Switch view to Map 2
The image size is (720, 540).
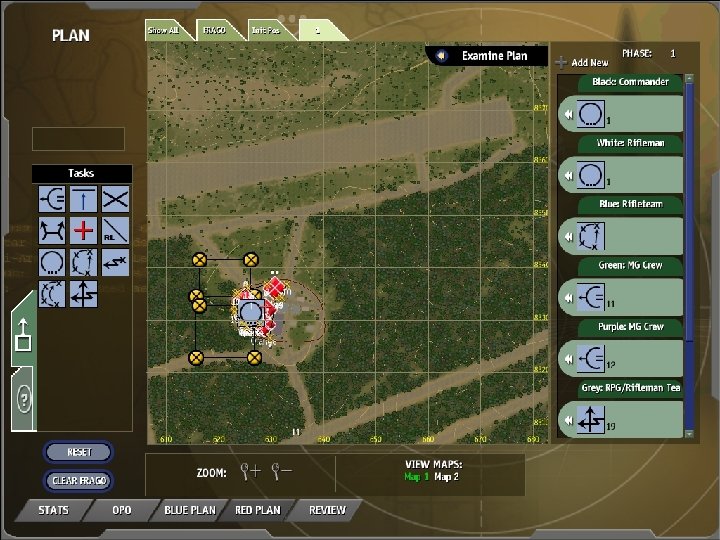tap(446, 477)
